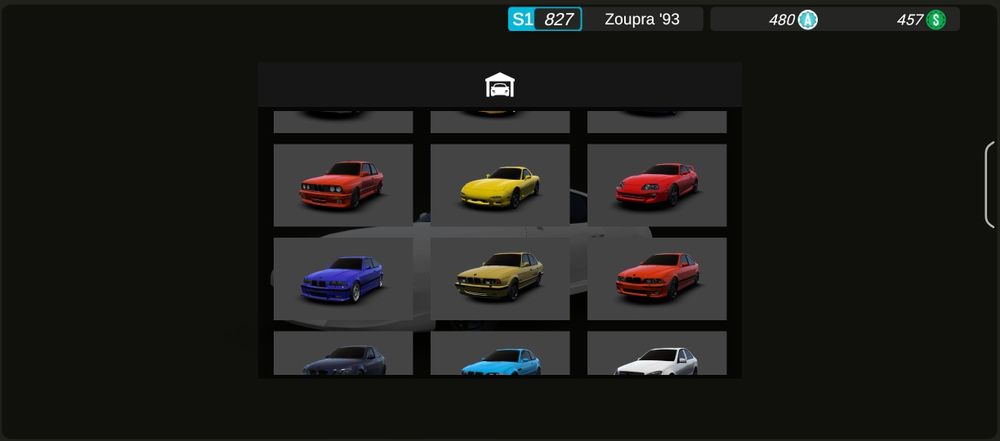The height and width of the screenshot is (441, 1000).
Task: Choose the light blue car thumbnail
Action: pyautogui.click(x=500, y=355)
